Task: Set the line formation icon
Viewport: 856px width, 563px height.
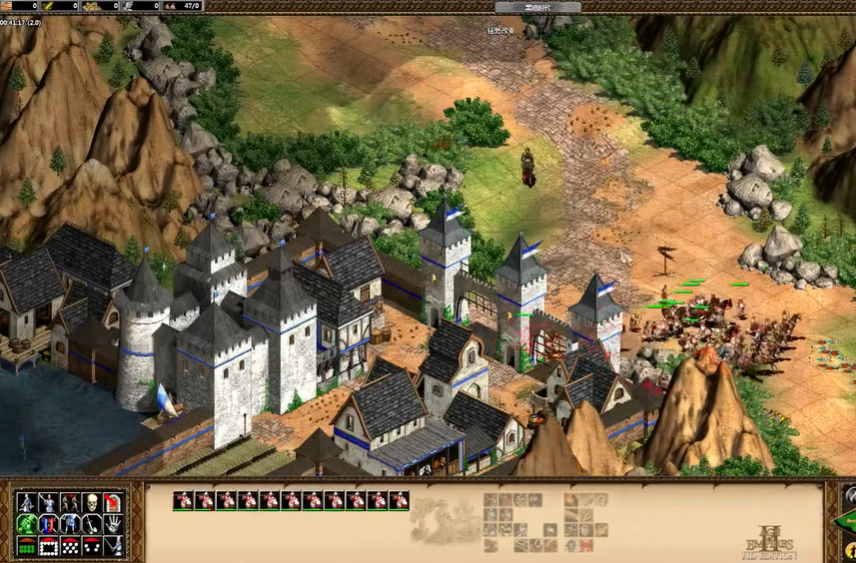Action: (26, 546)
